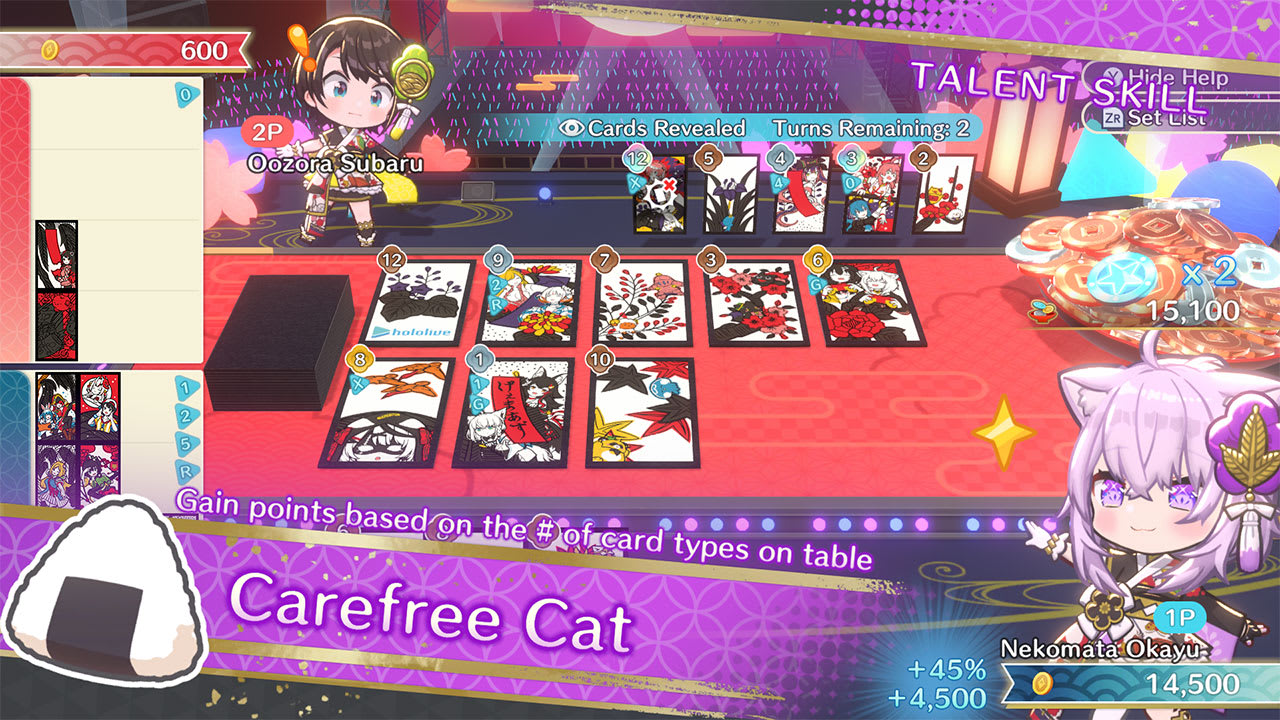This screenshot has height=720, width=1280.
Task: Toggle the X marker on card 12
Action: pyautogui.click(x=633, y=183)
